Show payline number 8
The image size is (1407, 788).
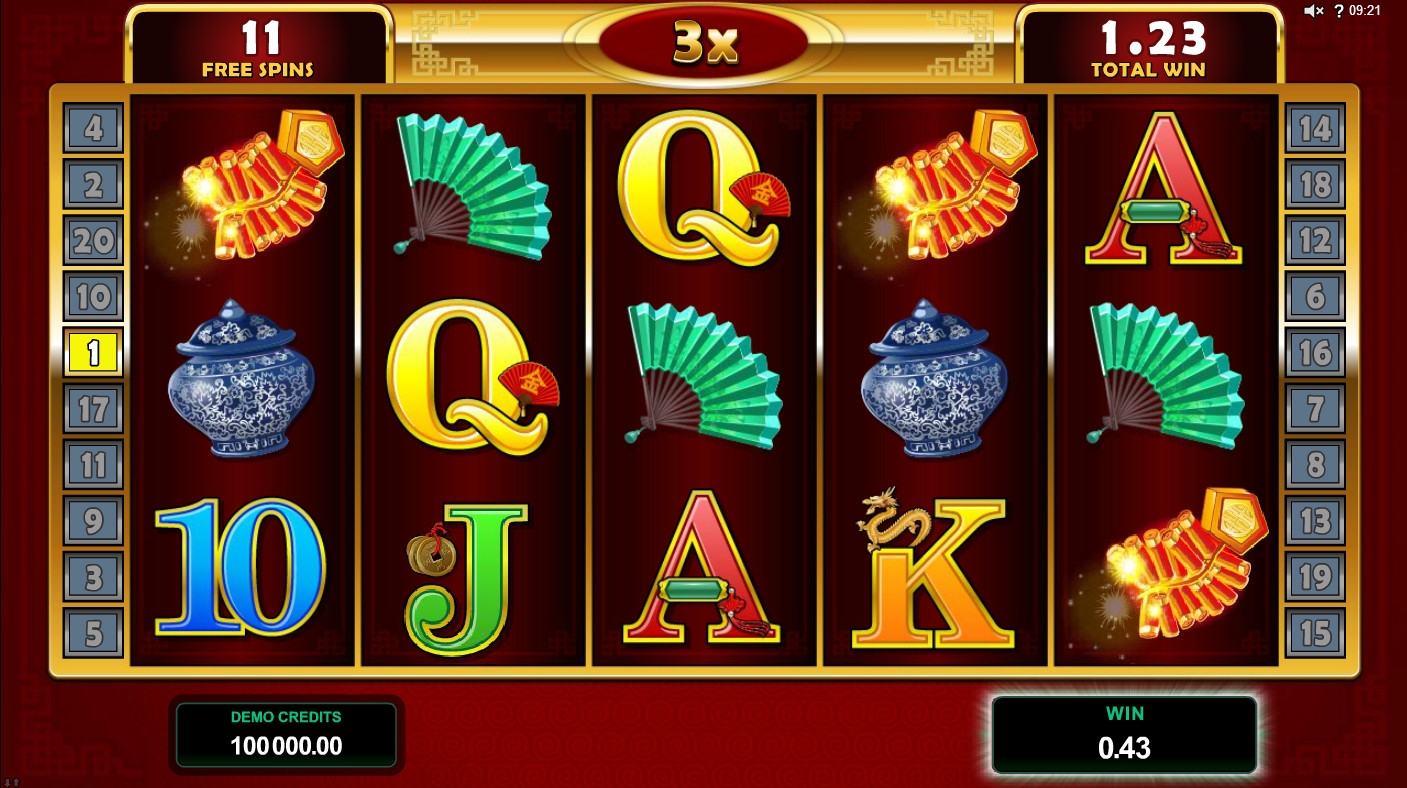pos(1315,465)
